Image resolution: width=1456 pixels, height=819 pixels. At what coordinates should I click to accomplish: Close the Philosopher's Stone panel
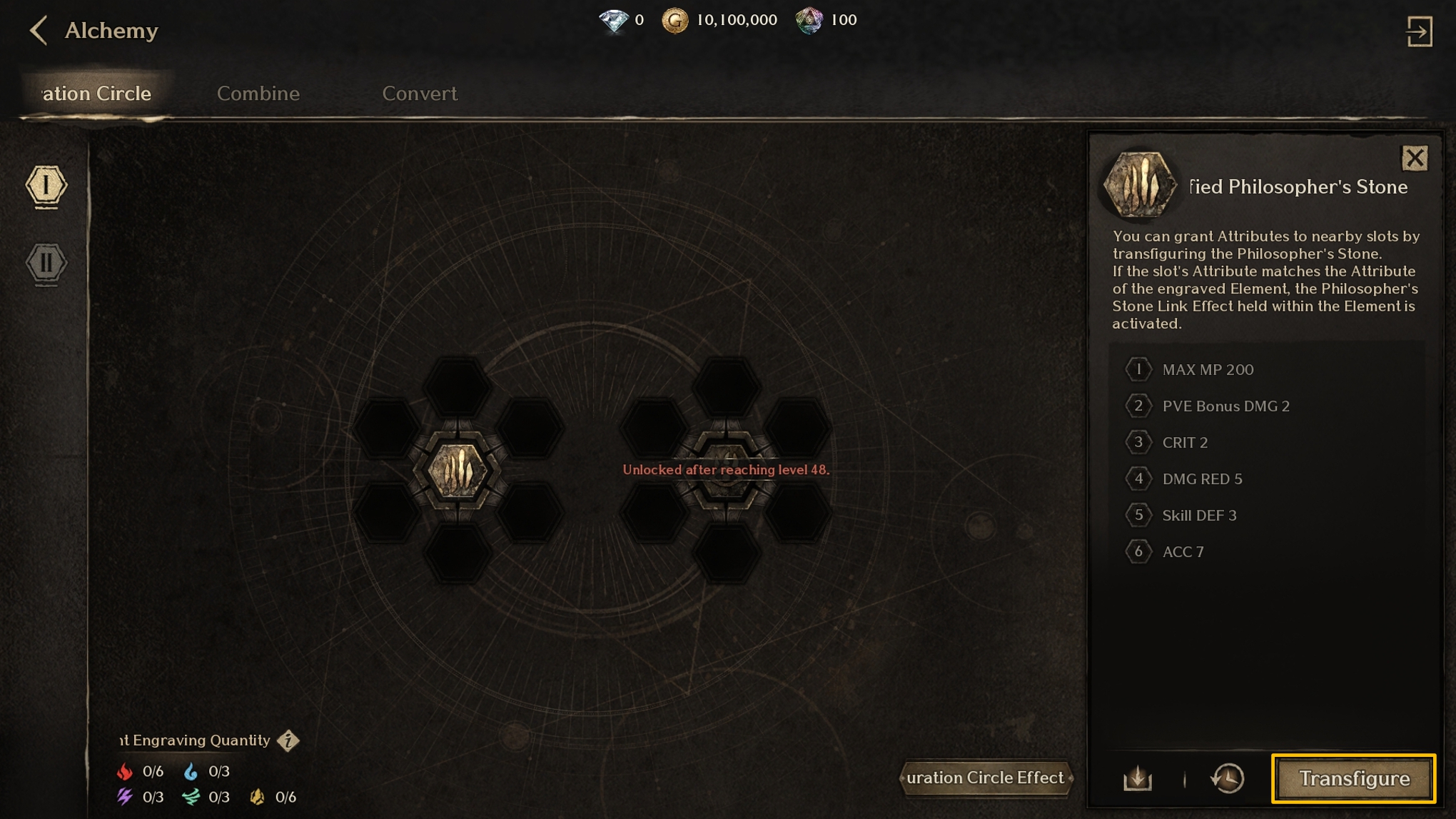[x=1414, y=158]
